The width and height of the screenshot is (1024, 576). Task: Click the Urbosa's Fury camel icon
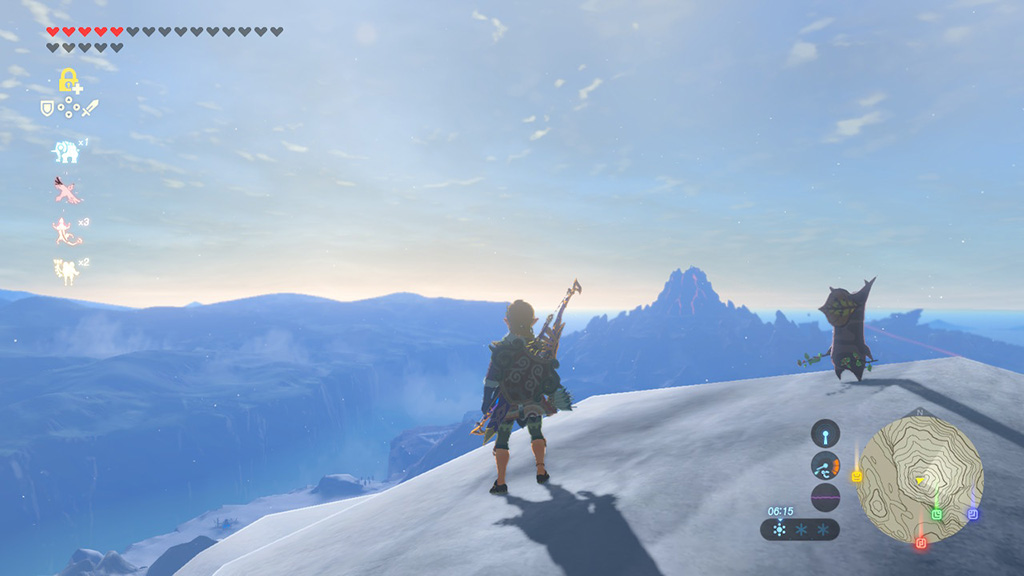(67, 270)
